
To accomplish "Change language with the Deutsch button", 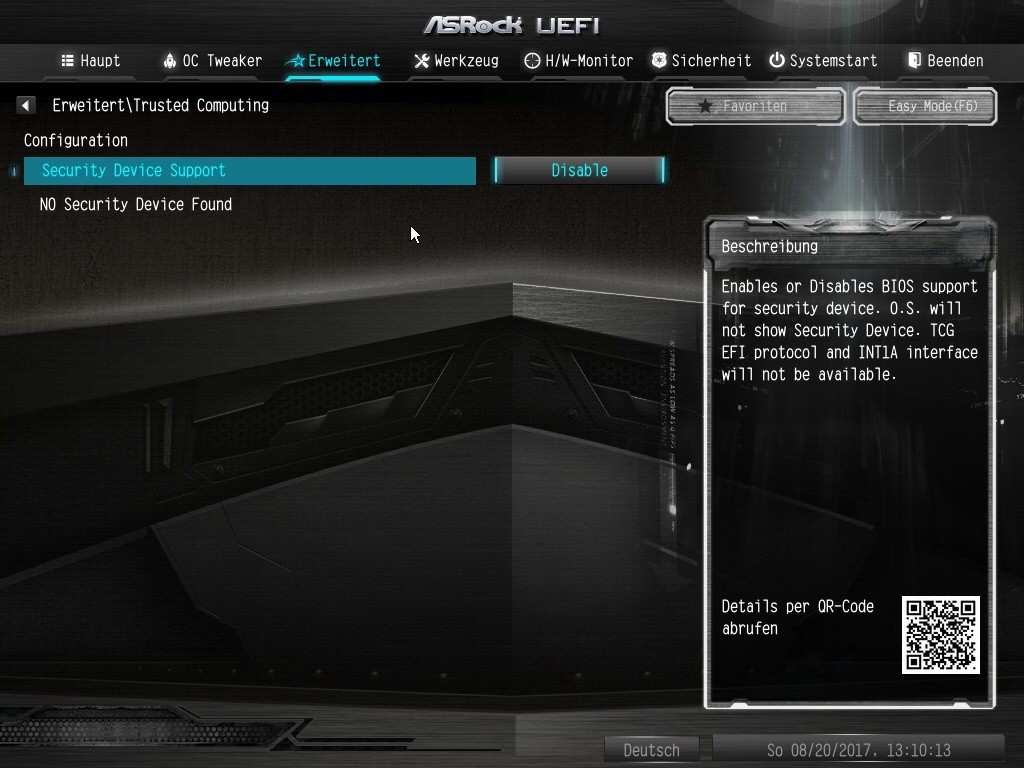I will tap(651, 750).
